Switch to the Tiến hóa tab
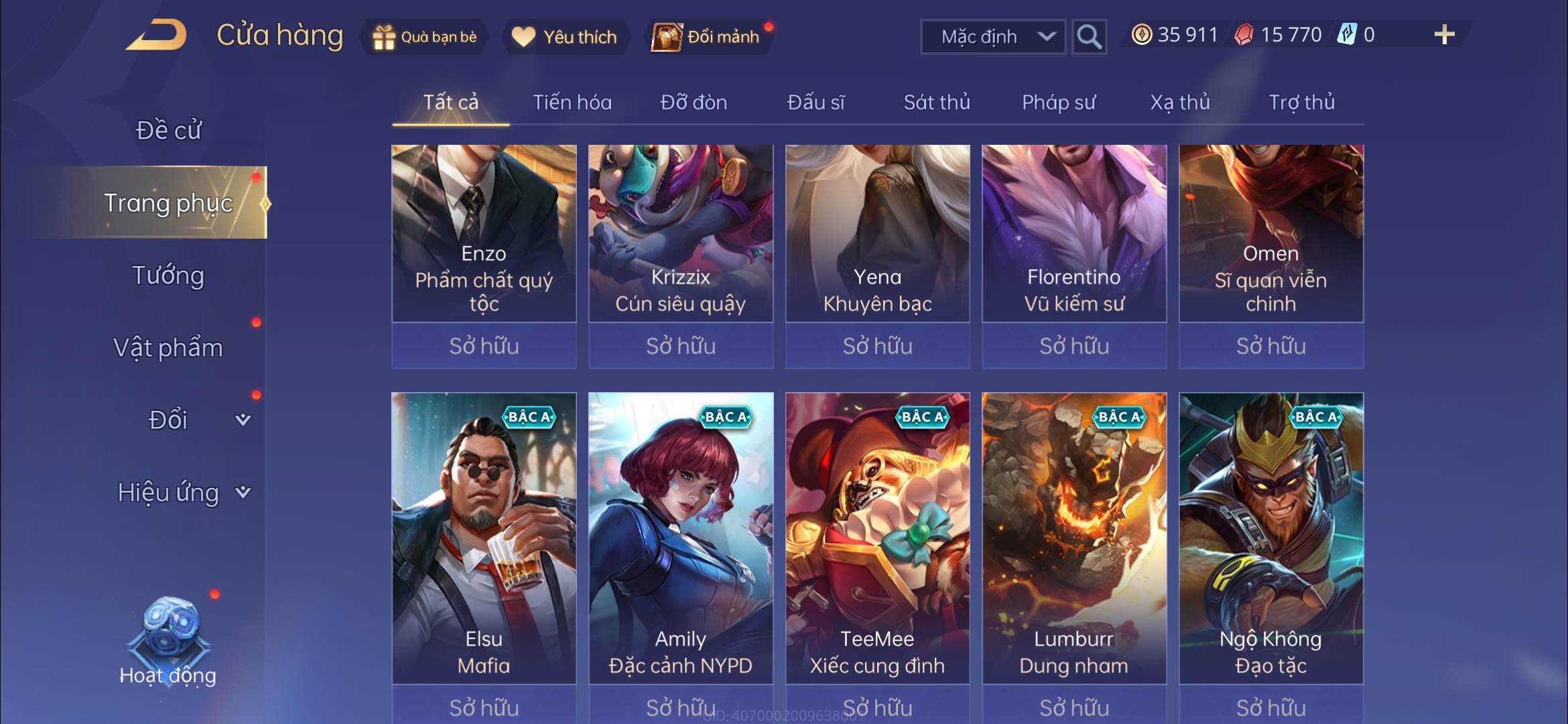This screenshot has width=1568, height=724. tap(572, 103)
